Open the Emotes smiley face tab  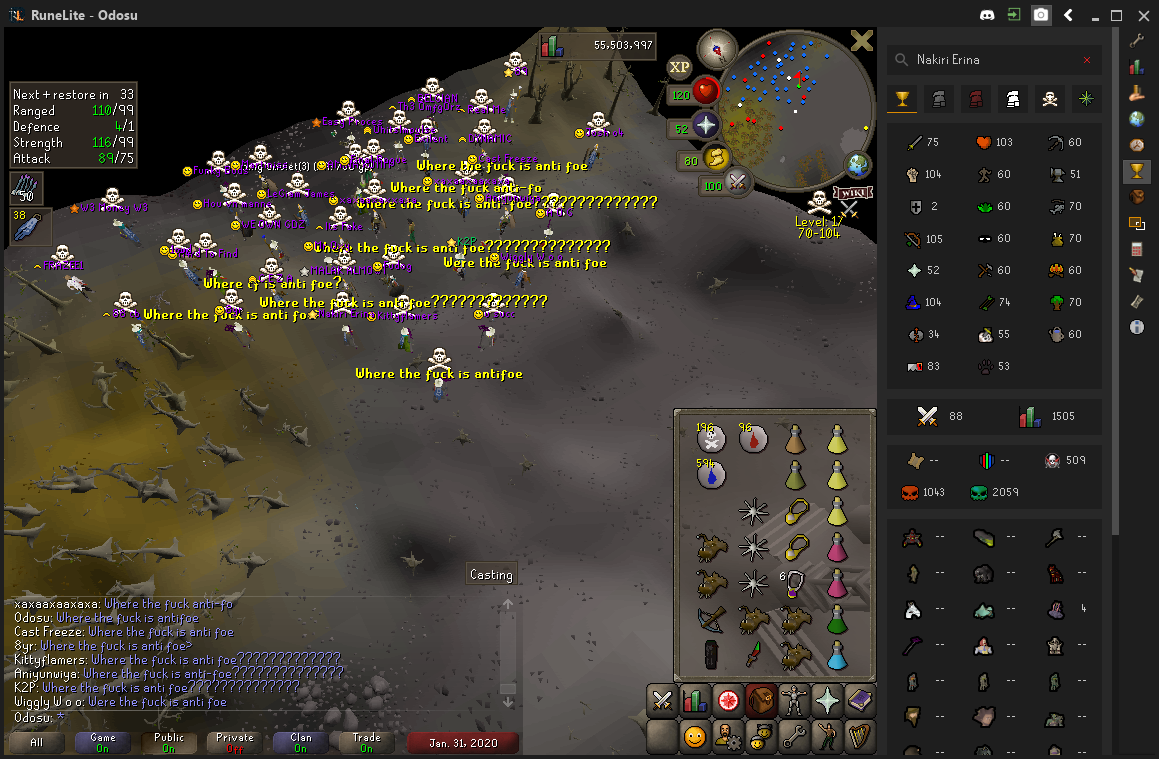click(x=694, y=737)
